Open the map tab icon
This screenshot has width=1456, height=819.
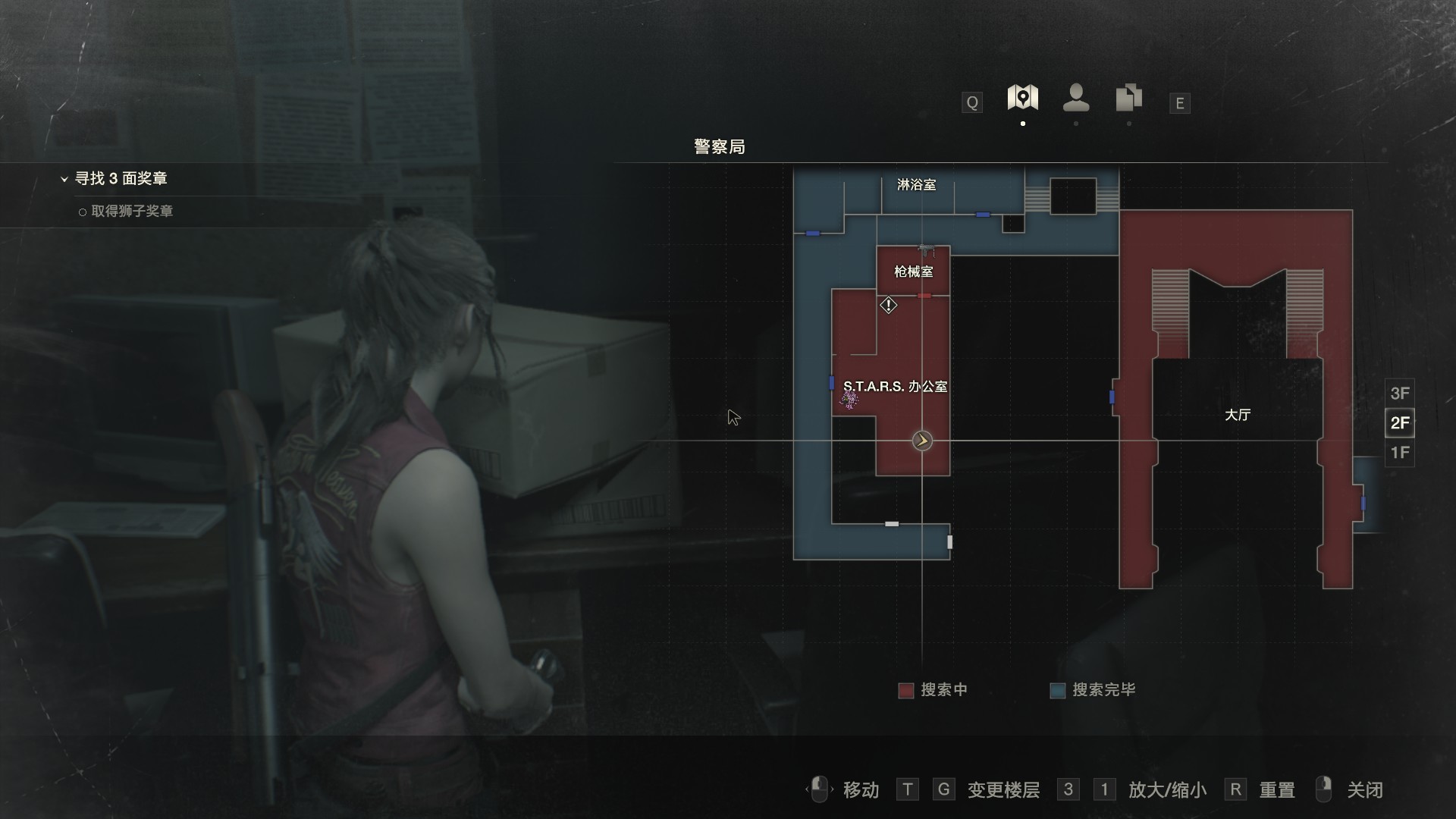click(x=1022, y=98)
